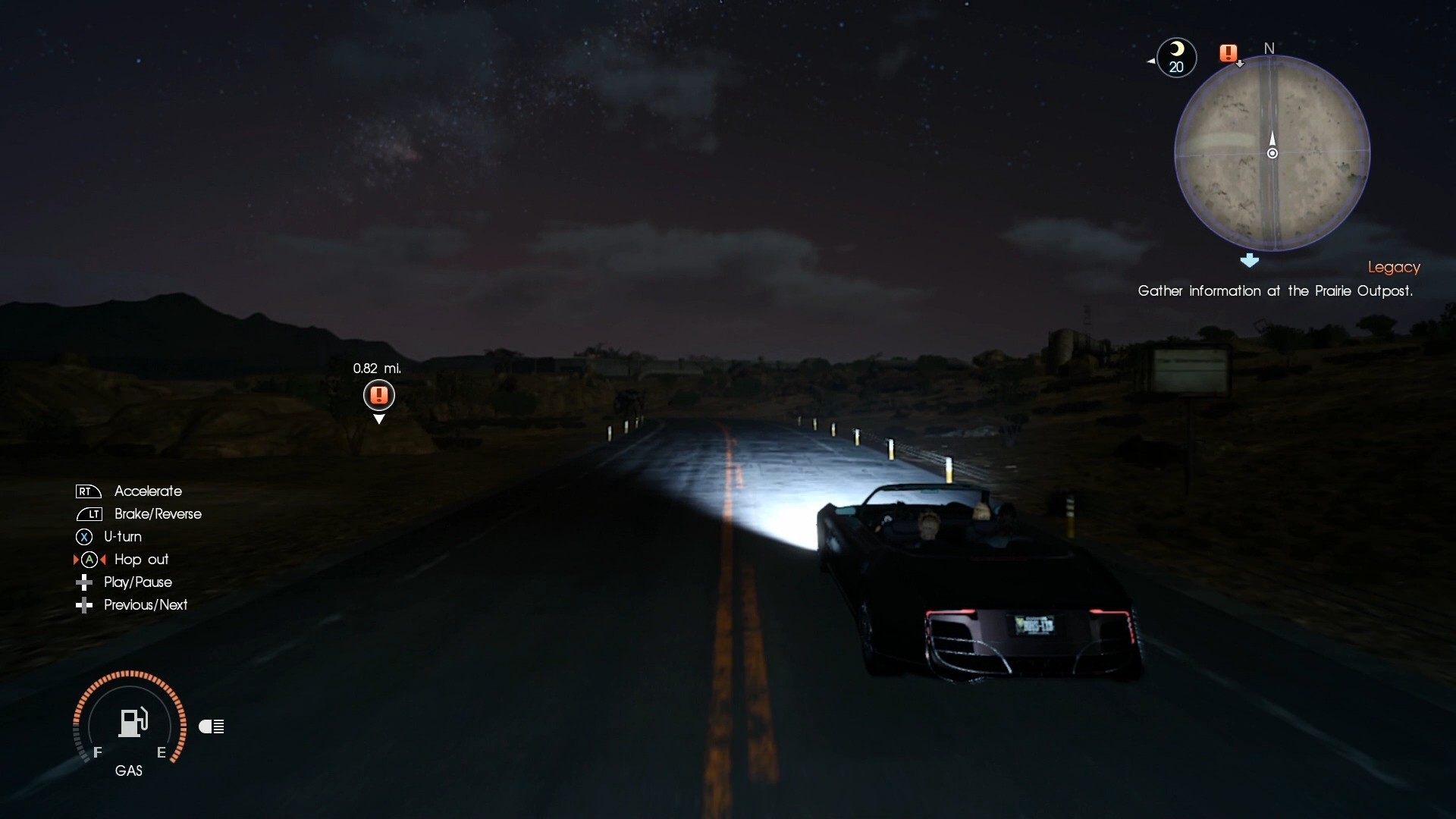The height and width of the screenshot is (819, 1456).
Task: Select the orange quest exclamation marker above the minimap
Action: [1229, 53]
